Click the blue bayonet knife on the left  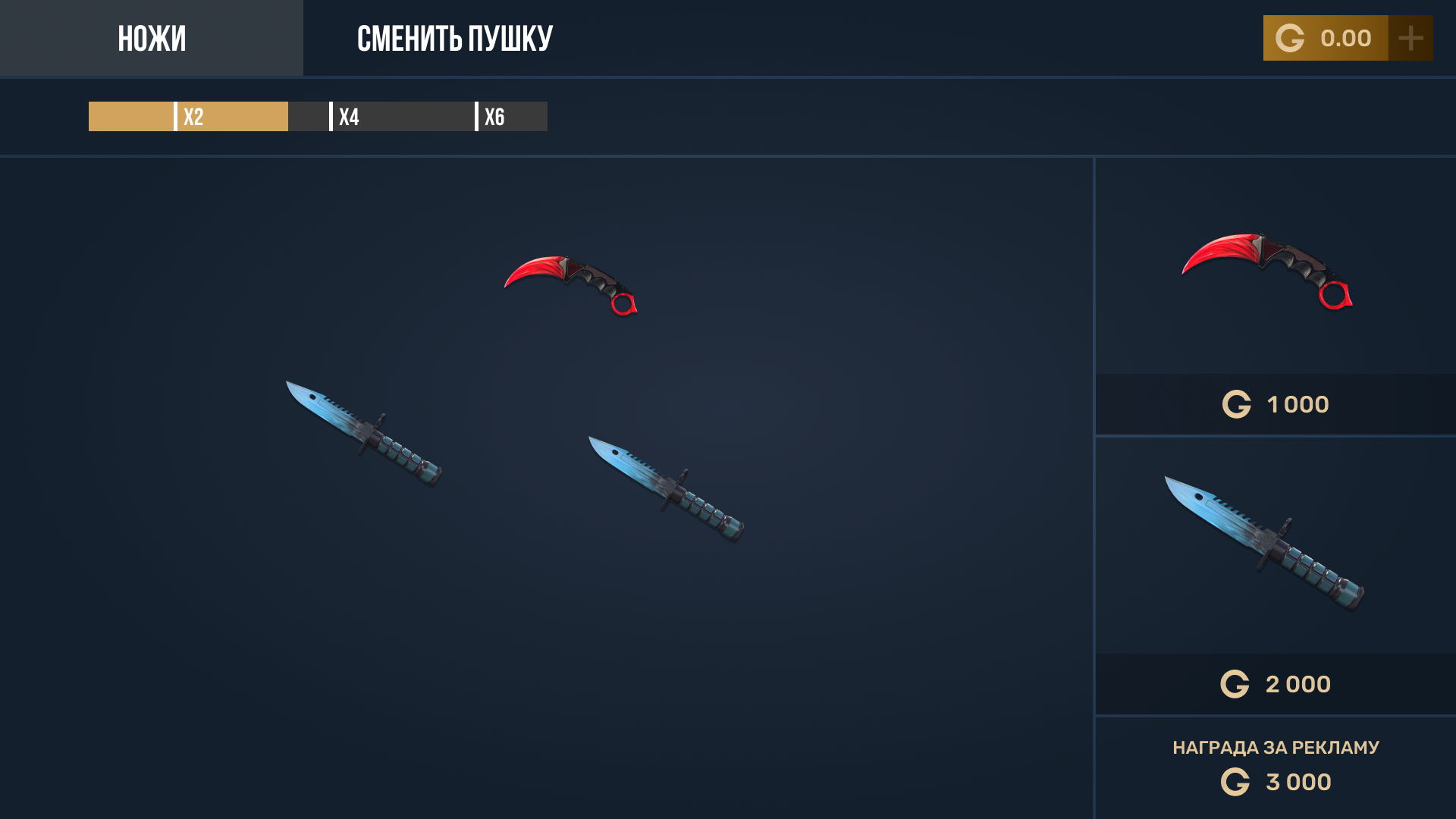pyautogui.click(x=364, y=428)
